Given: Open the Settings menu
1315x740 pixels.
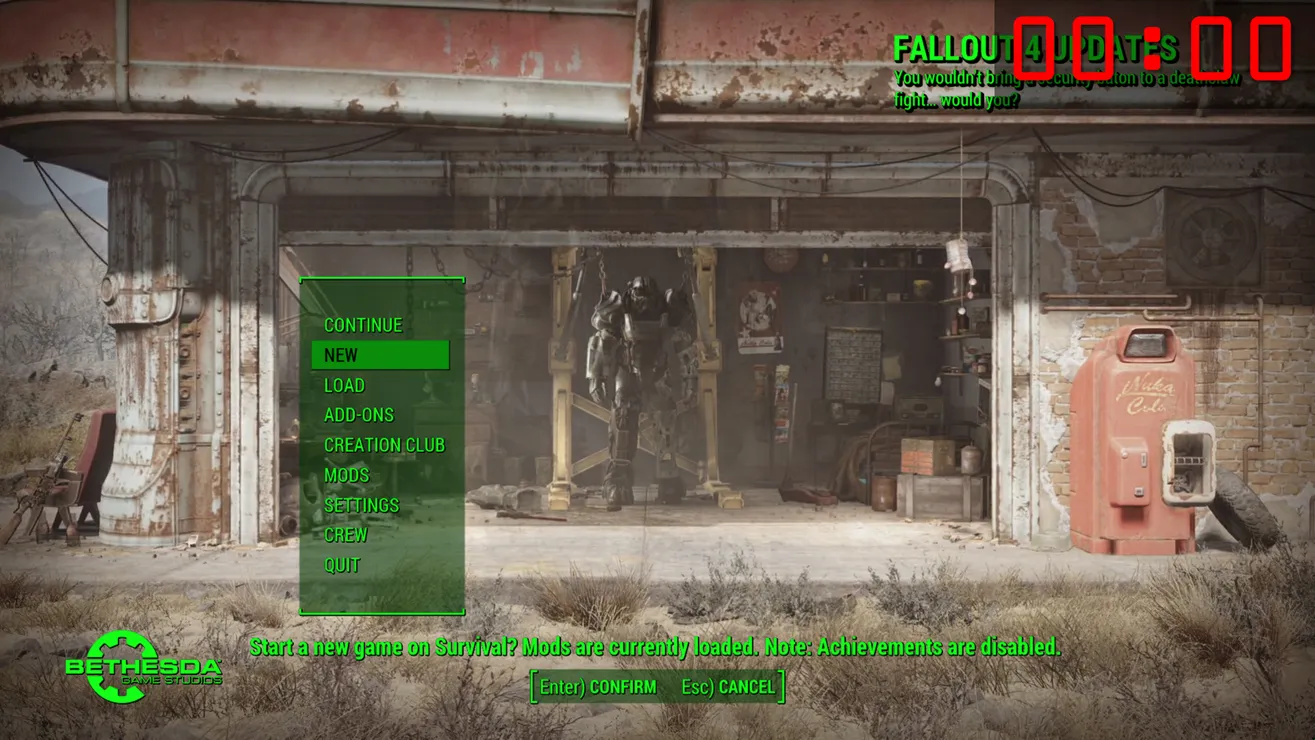Looking at the screenshot, I should click(361, 505).
